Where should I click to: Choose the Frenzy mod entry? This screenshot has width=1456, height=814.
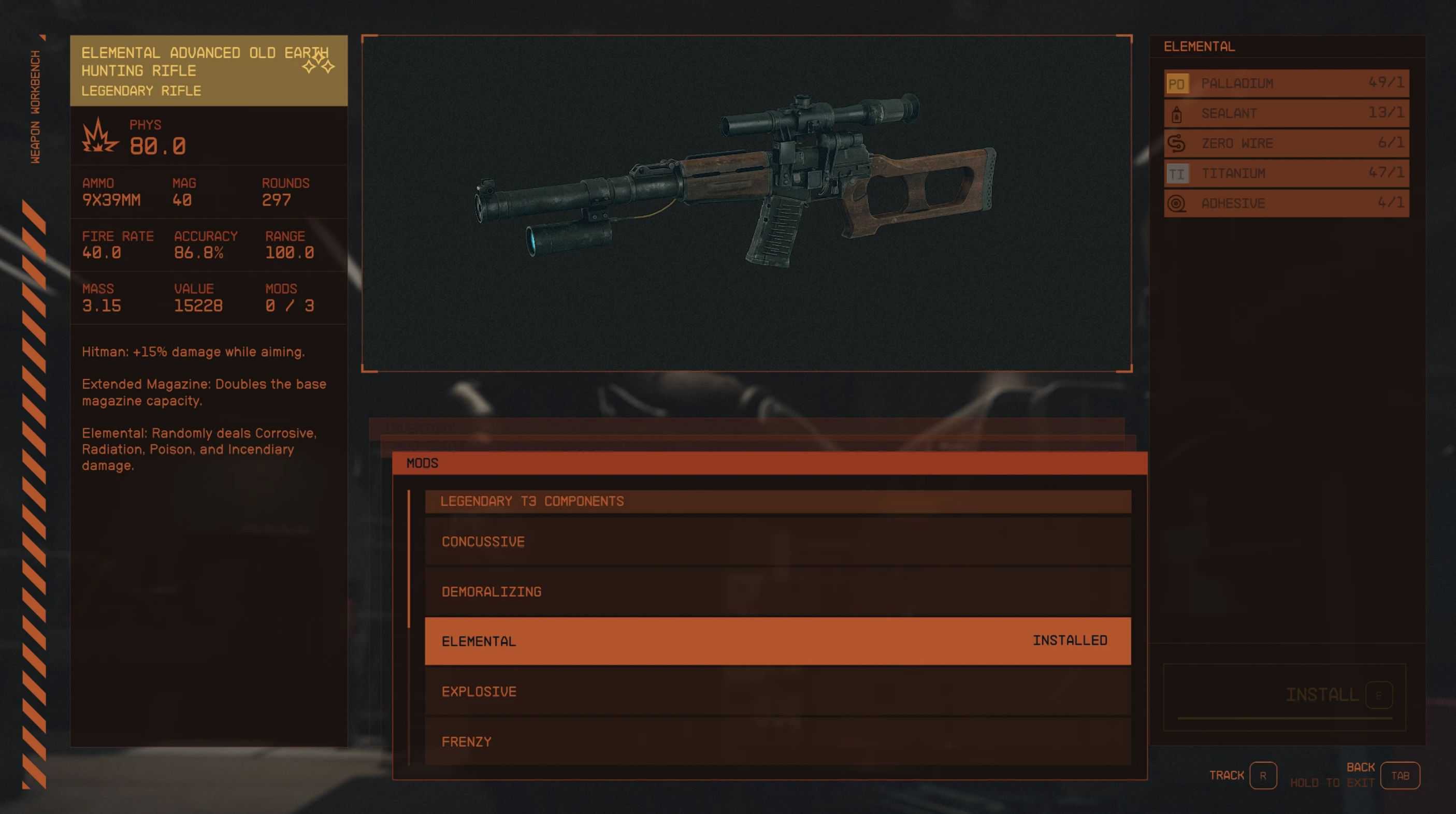[x=777, y=741]
